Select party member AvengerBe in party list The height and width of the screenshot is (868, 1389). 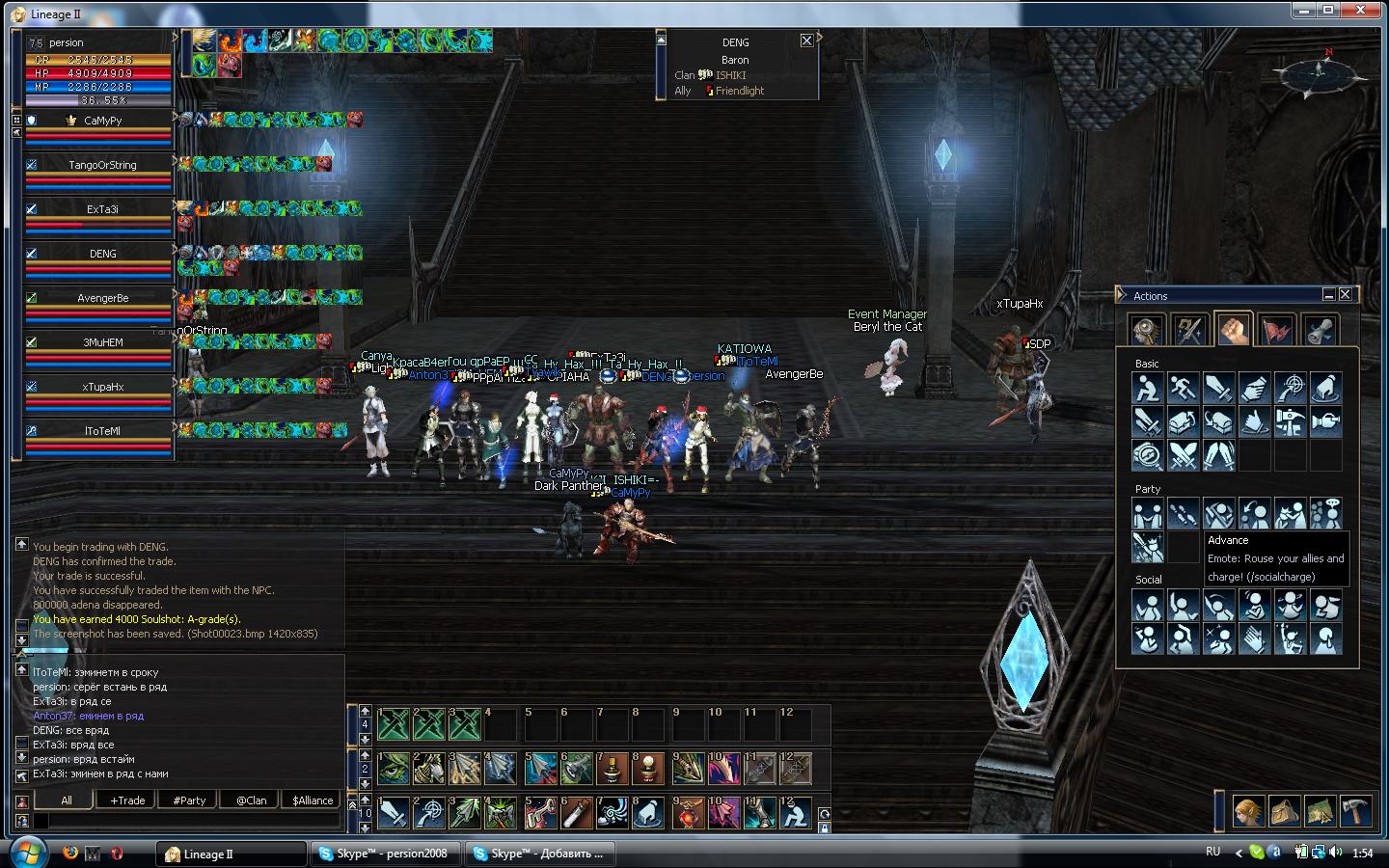tap(102, 298)
